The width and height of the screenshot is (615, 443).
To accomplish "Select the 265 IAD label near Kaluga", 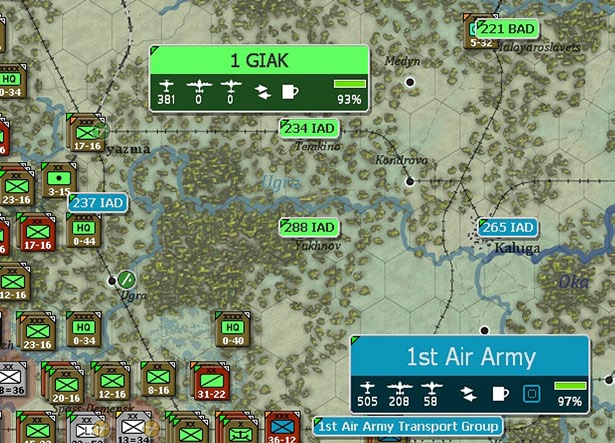I will pos(507,227).
